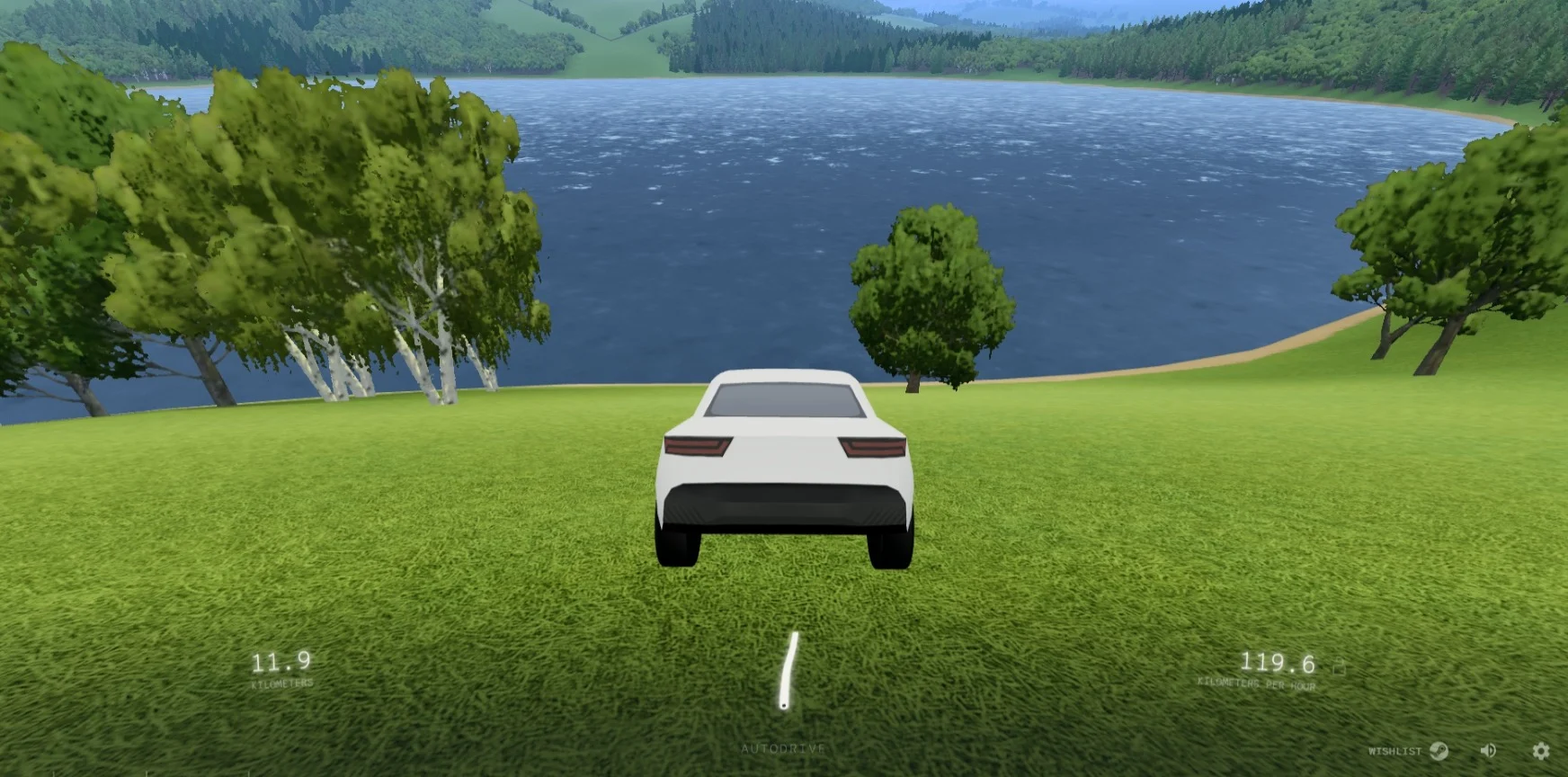Open the gear settings menu
The width and height of the screenshot is (1568, 777).
coord(1541,750)
